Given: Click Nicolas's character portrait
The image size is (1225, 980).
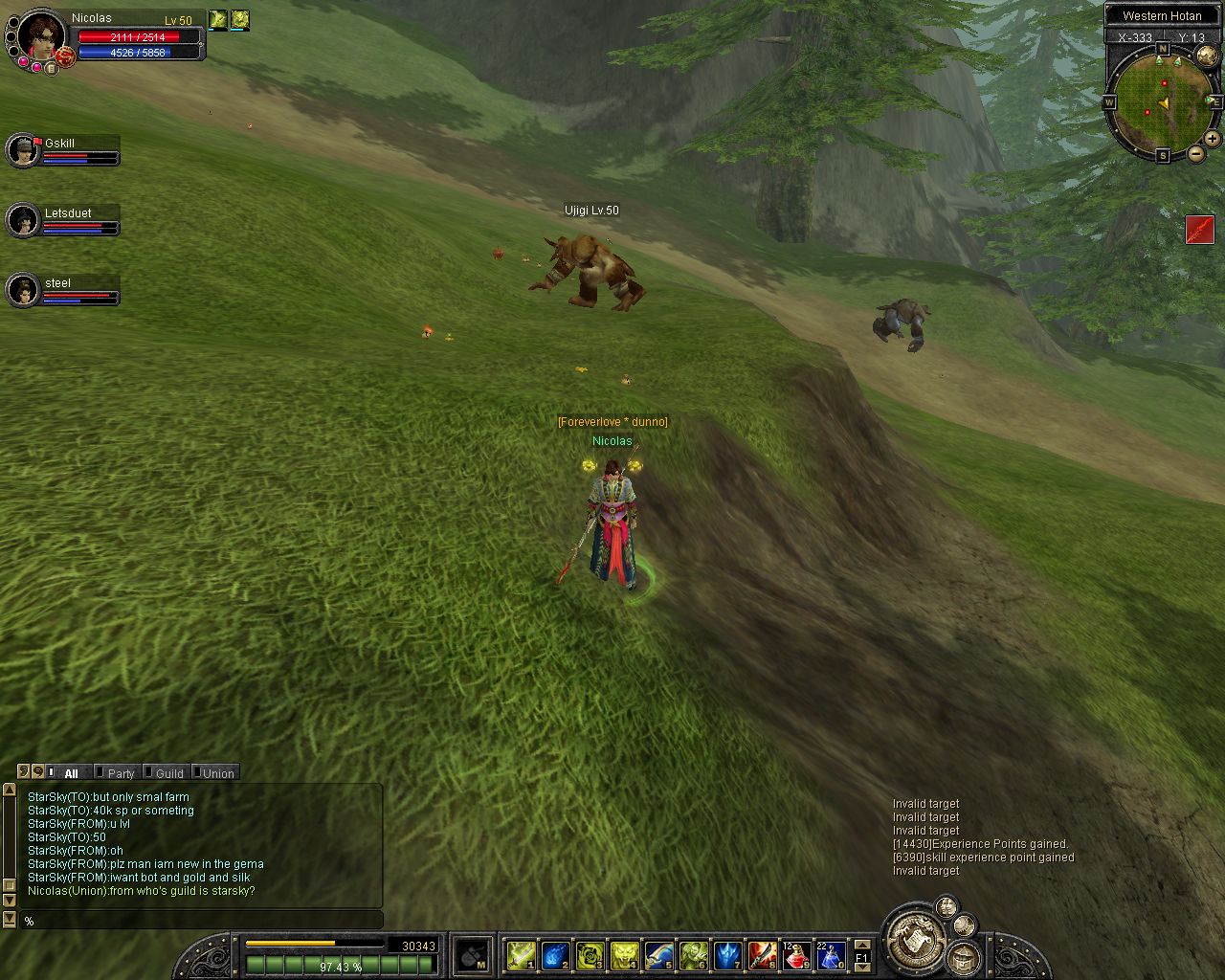Looking at the screenshot, I should (x=41, y=34).
